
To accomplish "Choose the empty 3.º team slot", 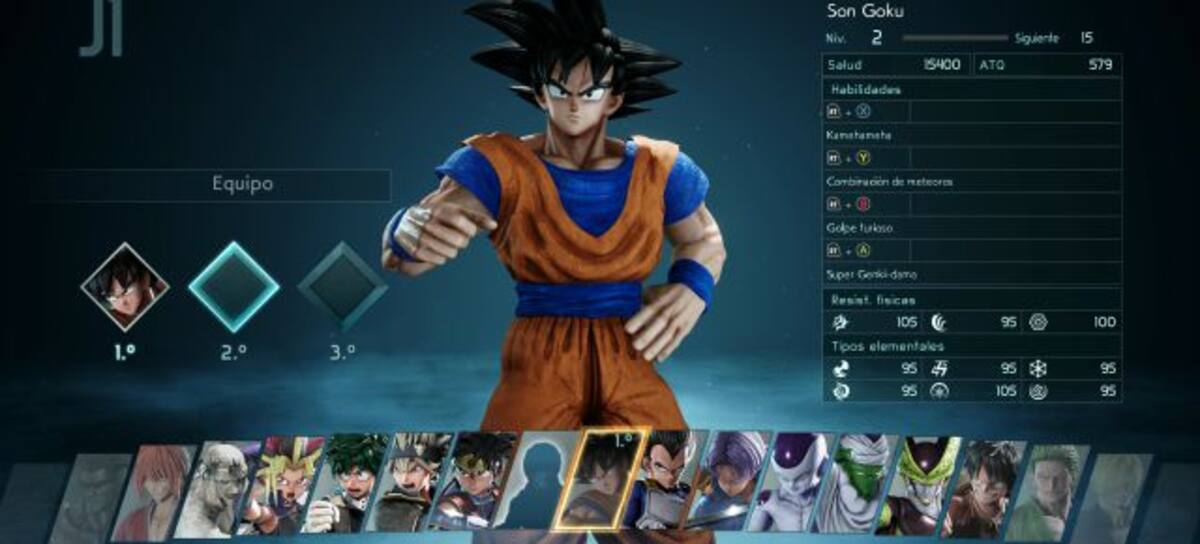I will [341, 286].
